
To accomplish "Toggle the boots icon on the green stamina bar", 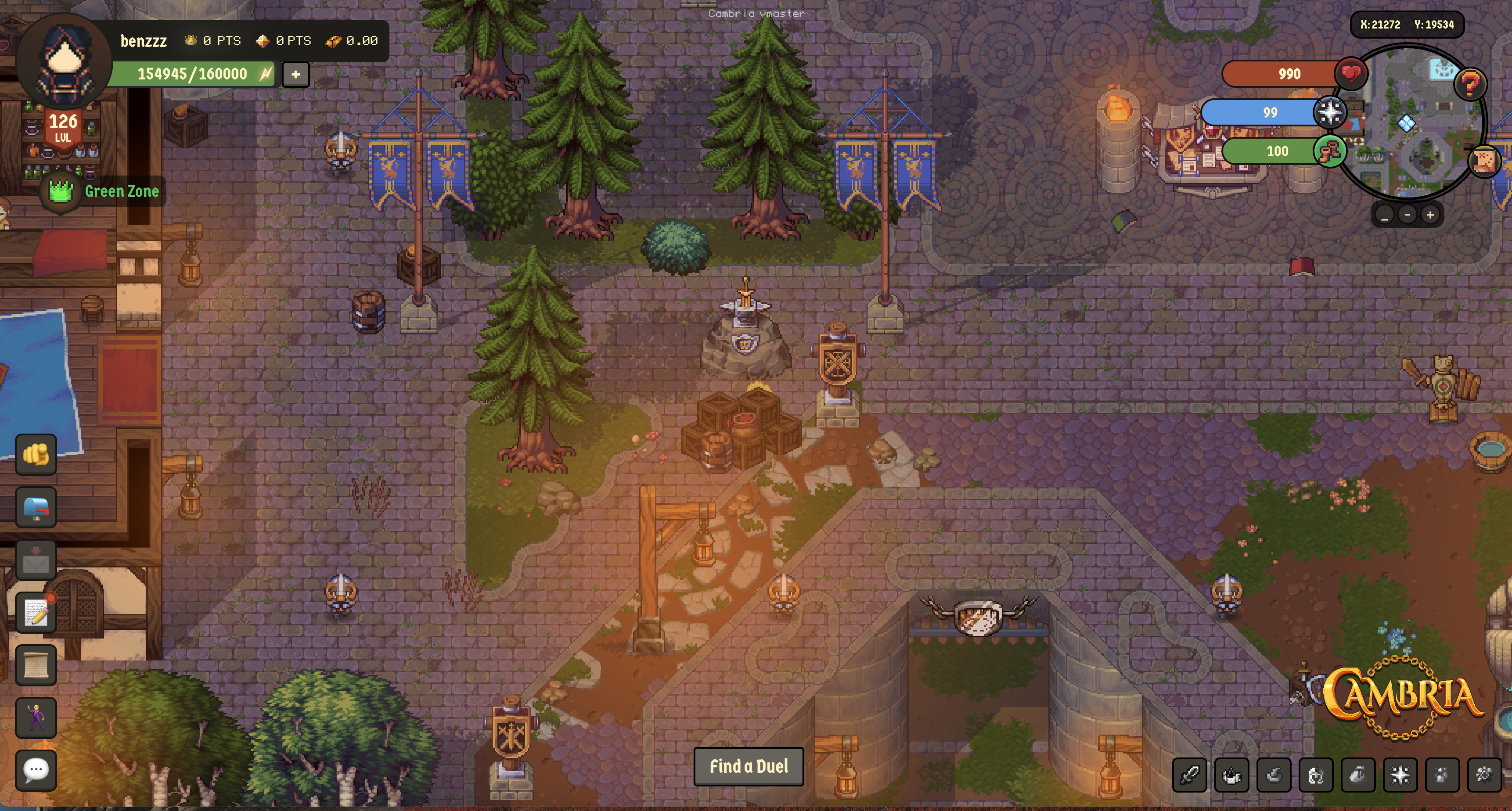I will (1331, 151).
